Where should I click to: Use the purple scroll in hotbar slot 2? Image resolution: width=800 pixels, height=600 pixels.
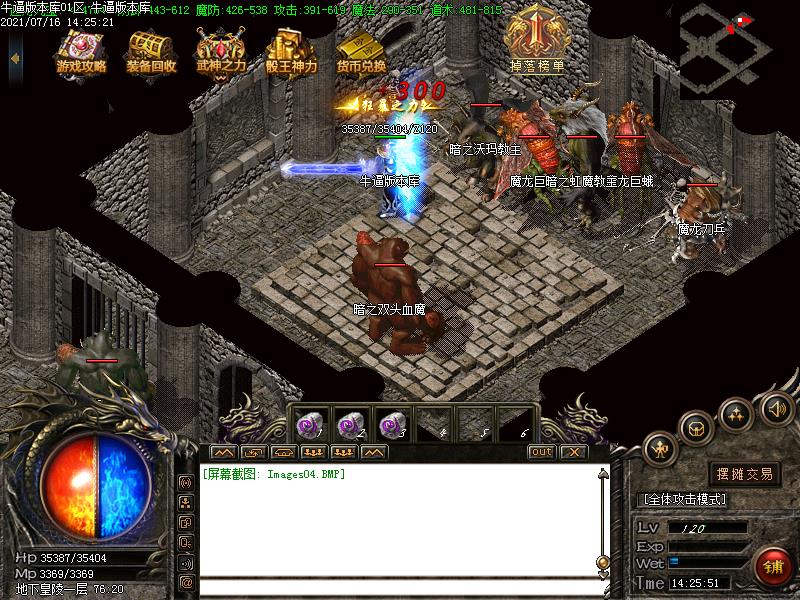348,424
